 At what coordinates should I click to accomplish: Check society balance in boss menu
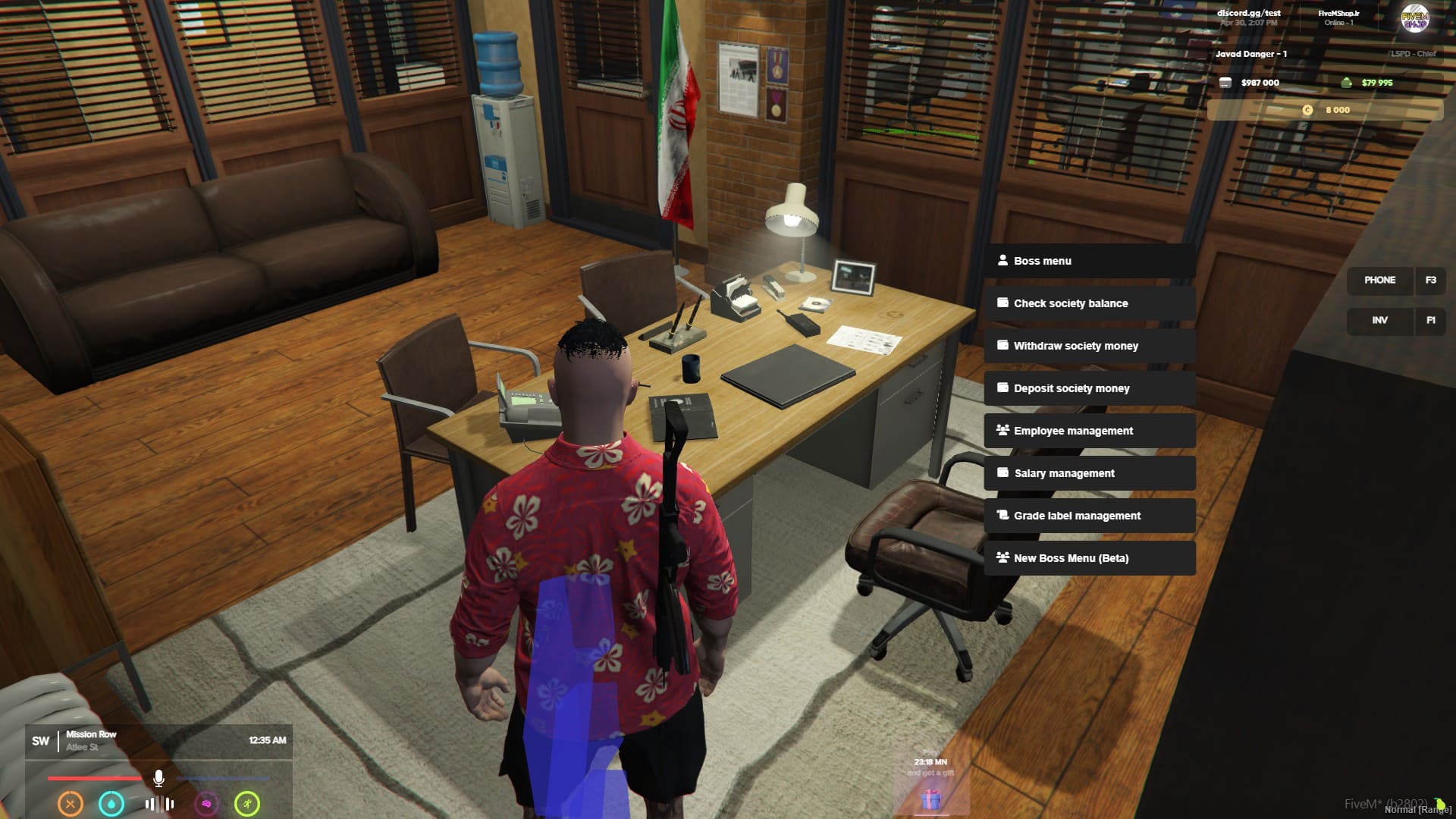click(1089, 303)
